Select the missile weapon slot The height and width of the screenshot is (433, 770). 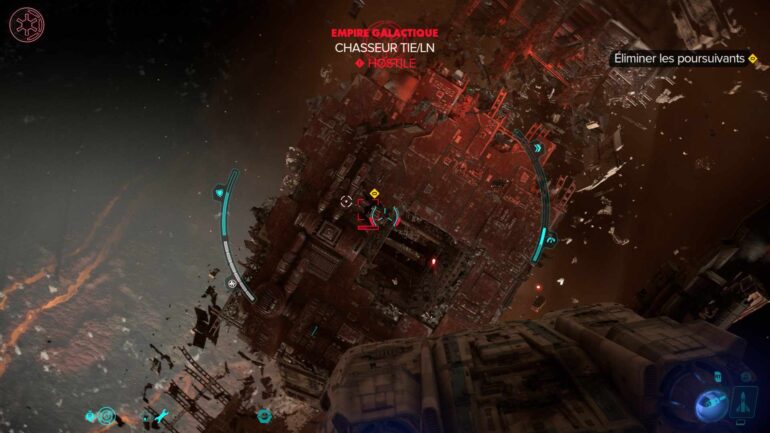[744, 402]
